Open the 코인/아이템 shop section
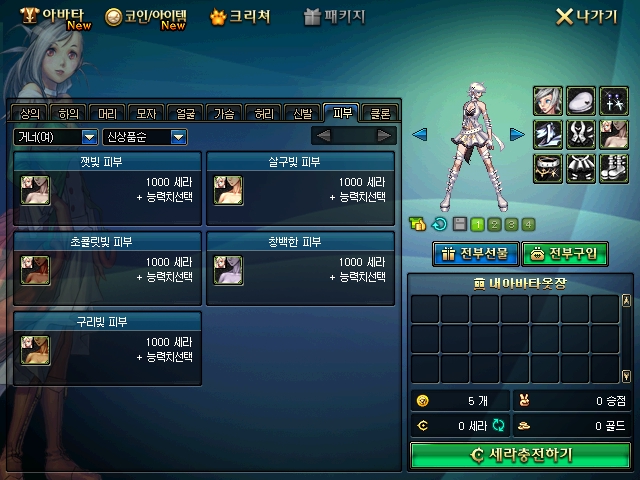This screenshot has width=640, height=480. (146, 17)
